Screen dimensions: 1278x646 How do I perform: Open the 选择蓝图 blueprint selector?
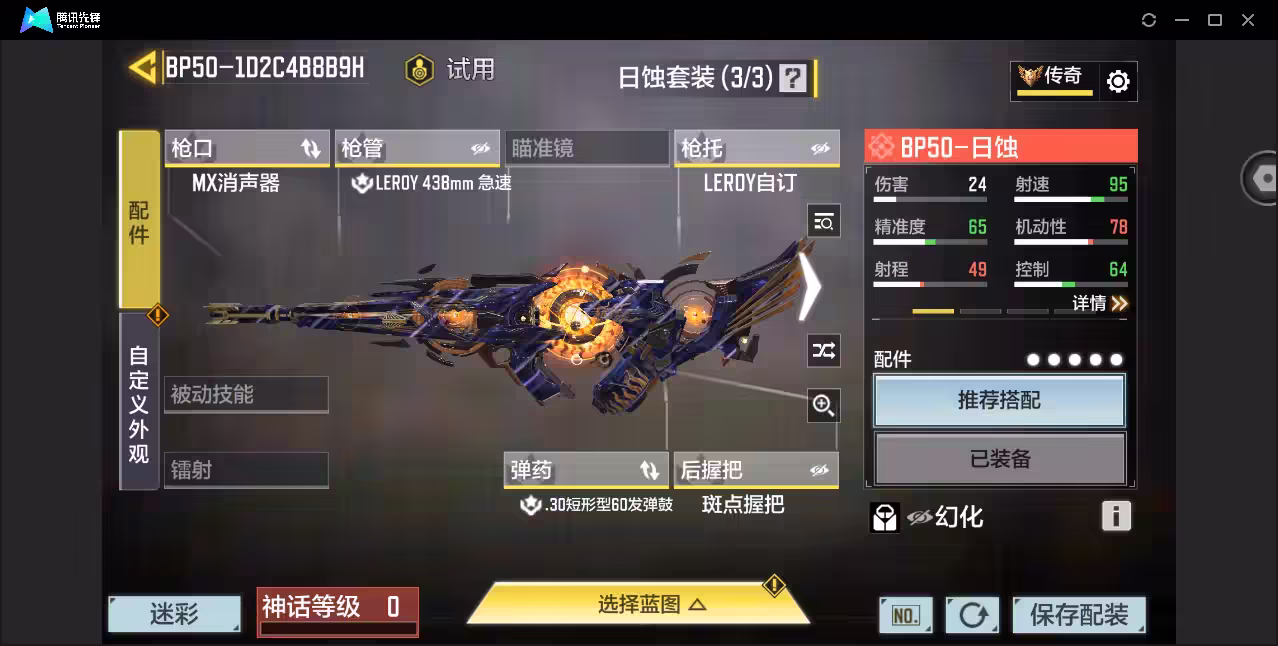click(638, 604)
